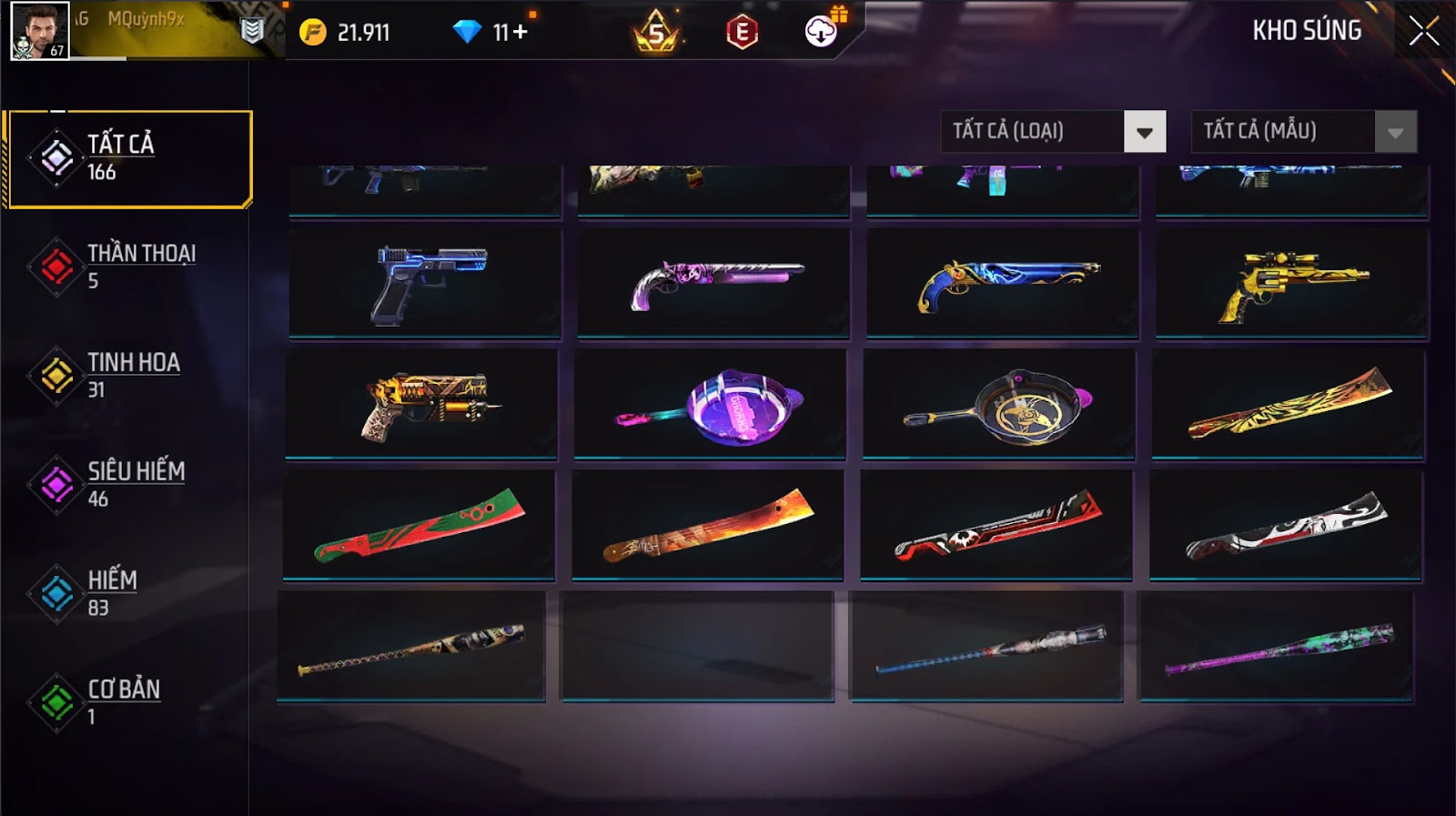Select the black and gold frying pan

999,405
